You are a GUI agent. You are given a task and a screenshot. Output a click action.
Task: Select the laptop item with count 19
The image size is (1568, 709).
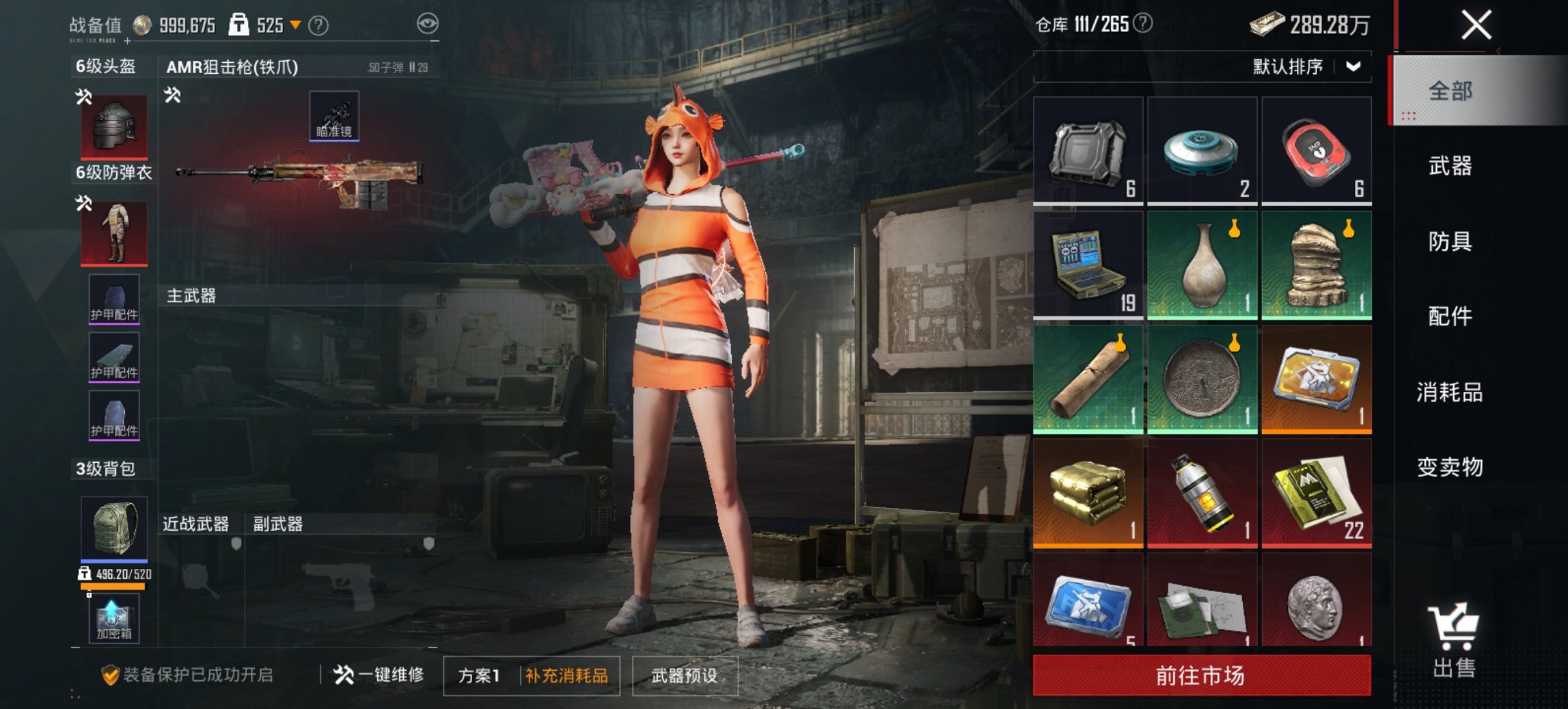(x=1088, y=263)
